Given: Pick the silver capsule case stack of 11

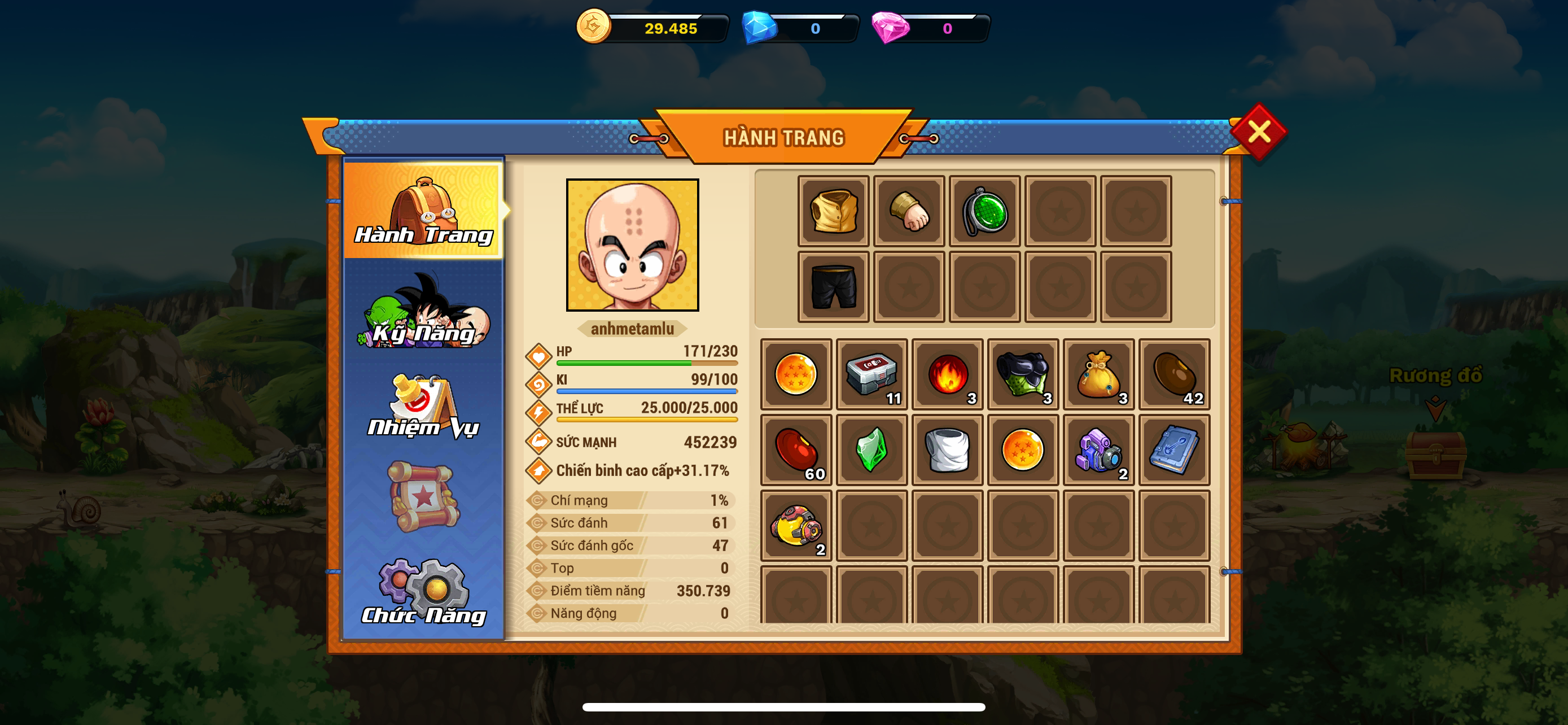Looking at the screenshot, I should (871, 374).
